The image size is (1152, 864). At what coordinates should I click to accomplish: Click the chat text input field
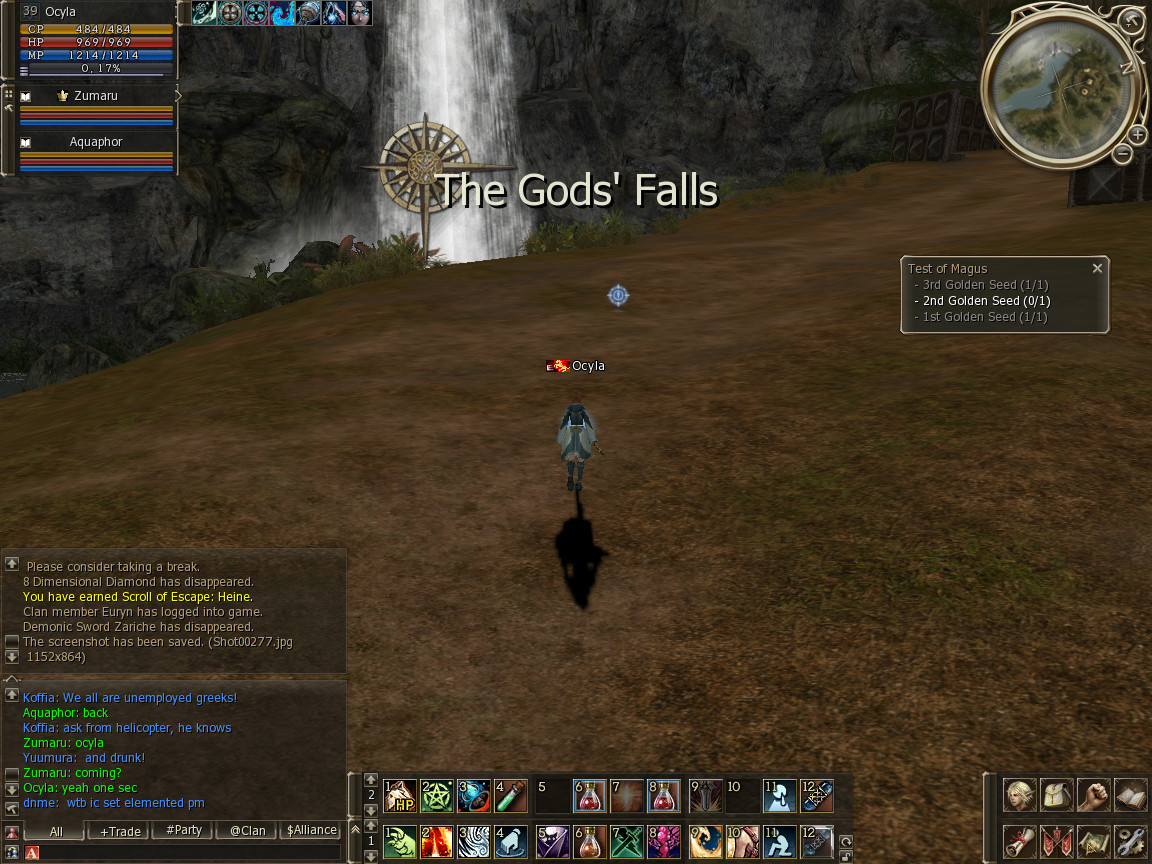(x=190, y=852)
